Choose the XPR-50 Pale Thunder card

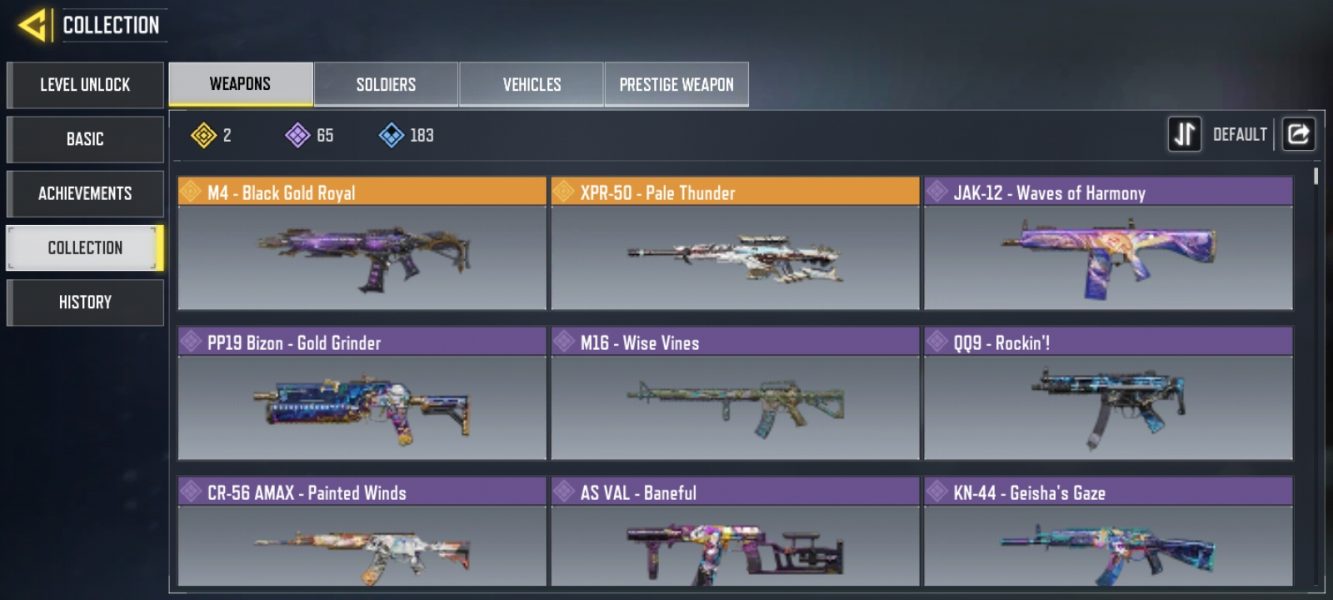tap(735, 244)
